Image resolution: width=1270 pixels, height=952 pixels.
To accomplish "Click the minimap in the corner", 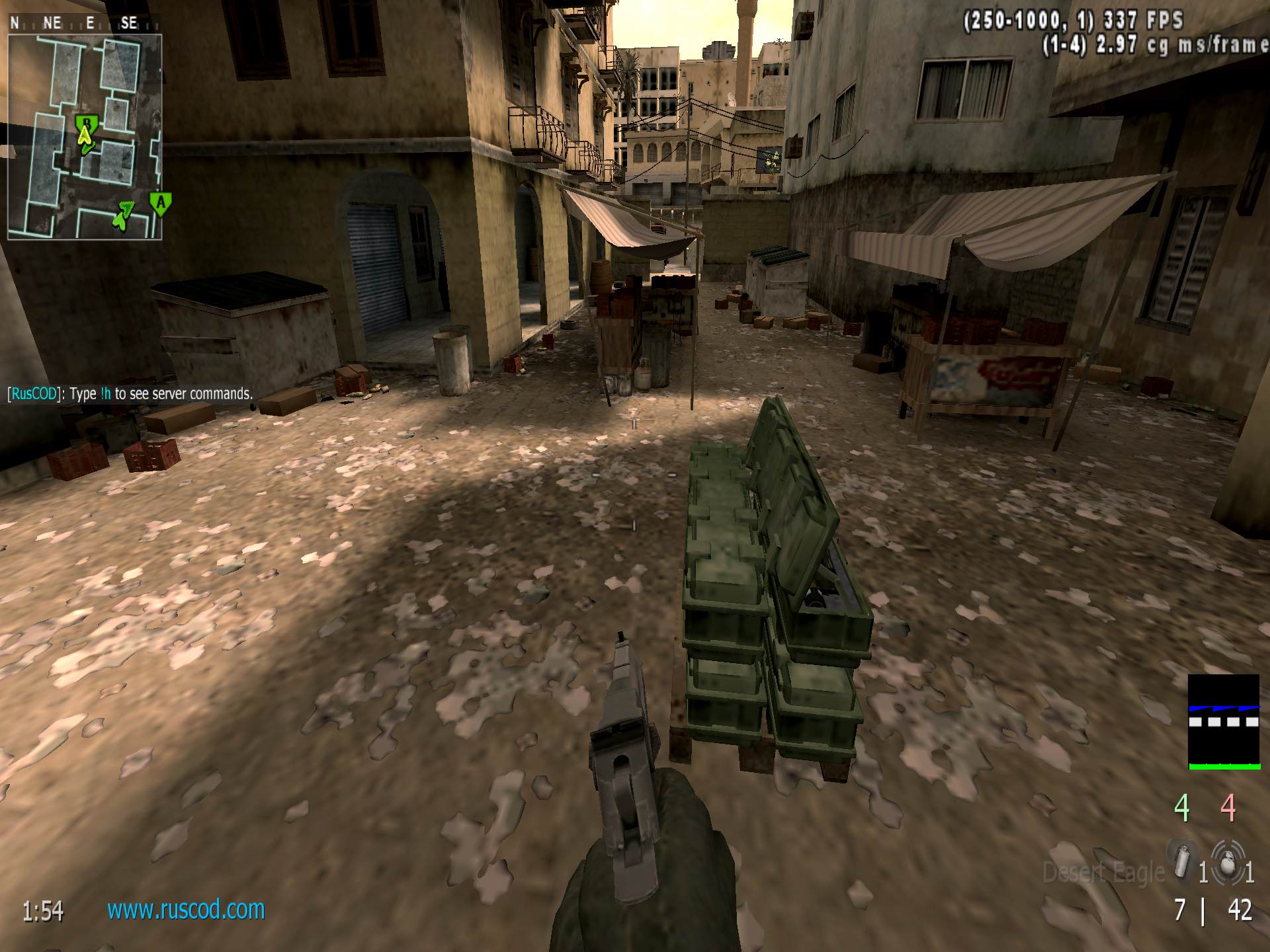I will click(x=85, y=136).
